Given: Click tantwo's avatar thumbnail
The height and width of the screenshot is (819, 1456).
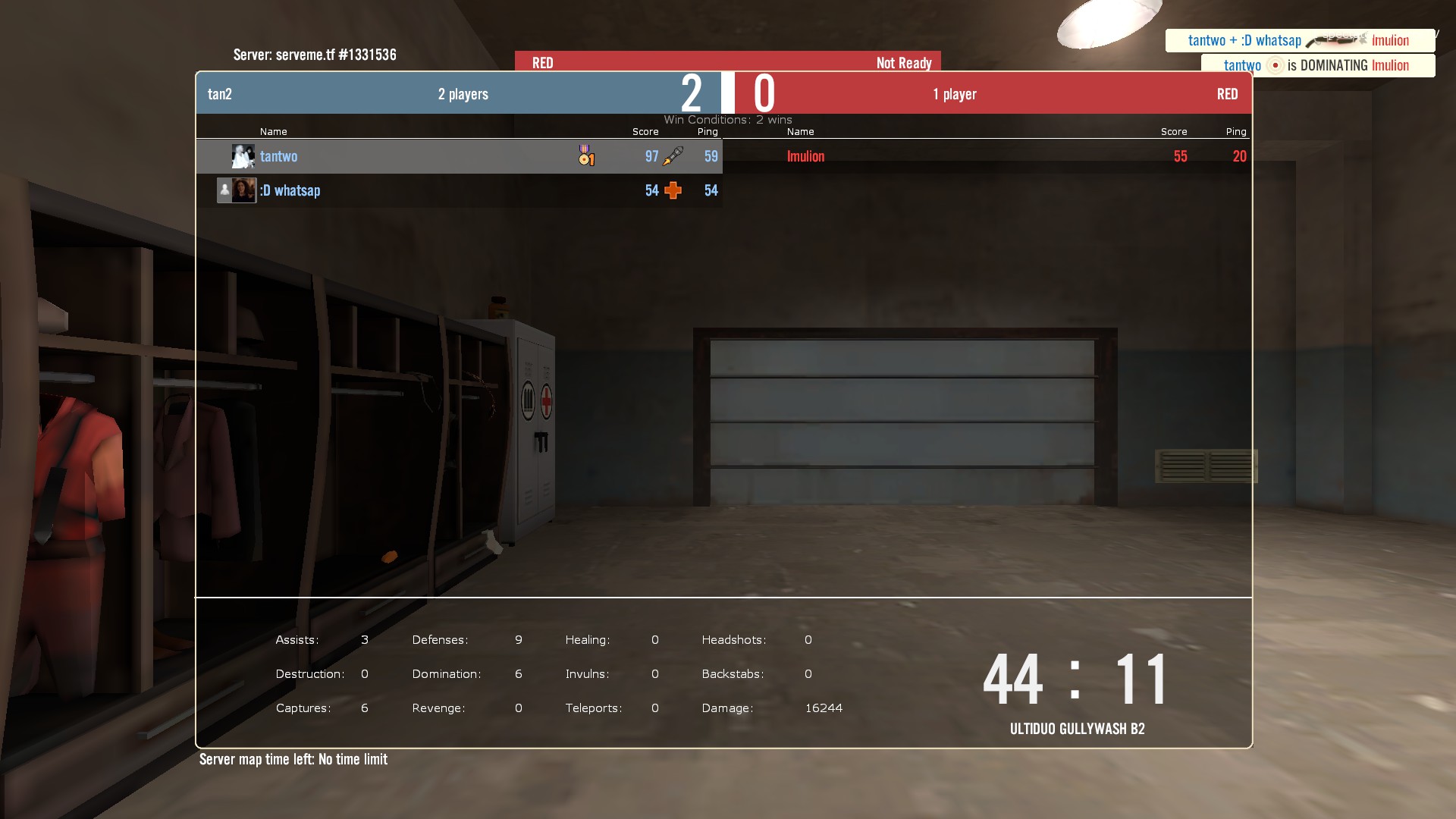Looking at the screenshot, I should tap(243, 156).
